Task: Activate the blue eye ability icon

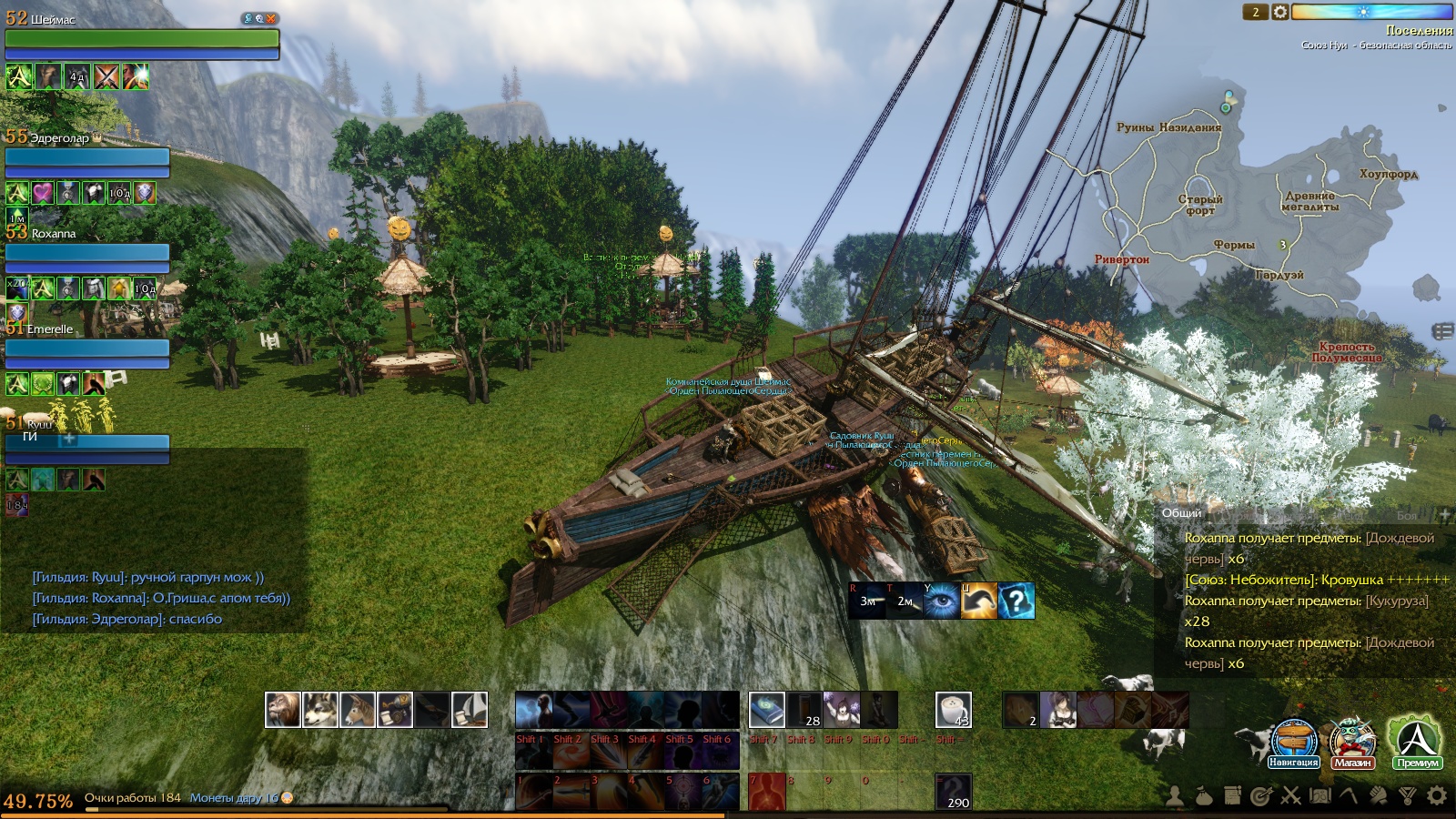Action: click(941, 601)
